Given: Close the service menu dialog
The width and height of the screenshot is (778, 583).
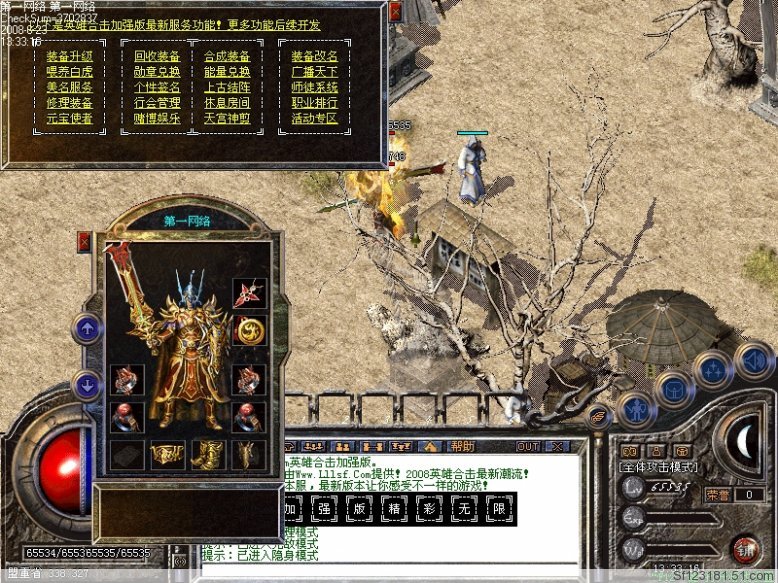Looking at the screenshot, I should coord(396,11).
